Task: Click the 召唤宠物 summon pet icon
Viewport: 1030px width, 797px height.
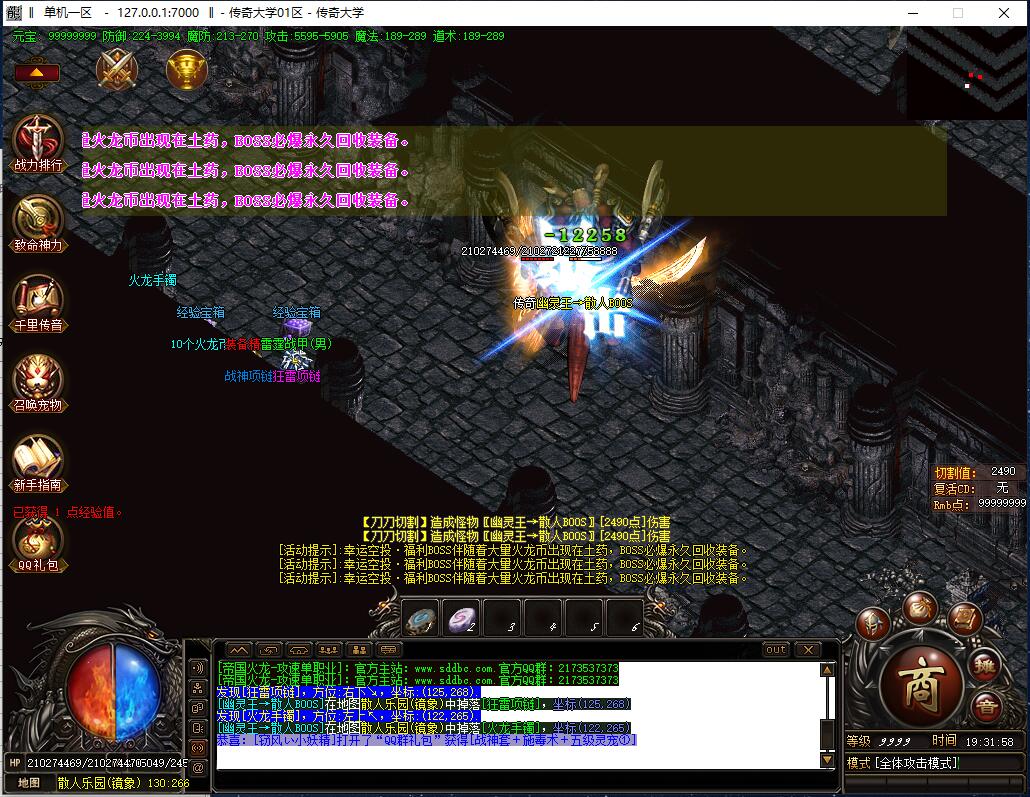Action: 37,378
